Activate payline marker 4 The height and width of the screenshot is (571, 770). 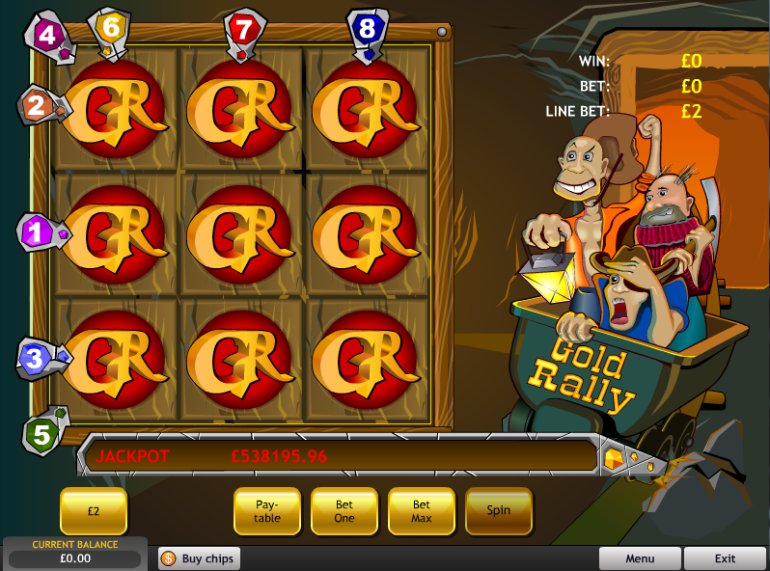(x=44, y=34)
